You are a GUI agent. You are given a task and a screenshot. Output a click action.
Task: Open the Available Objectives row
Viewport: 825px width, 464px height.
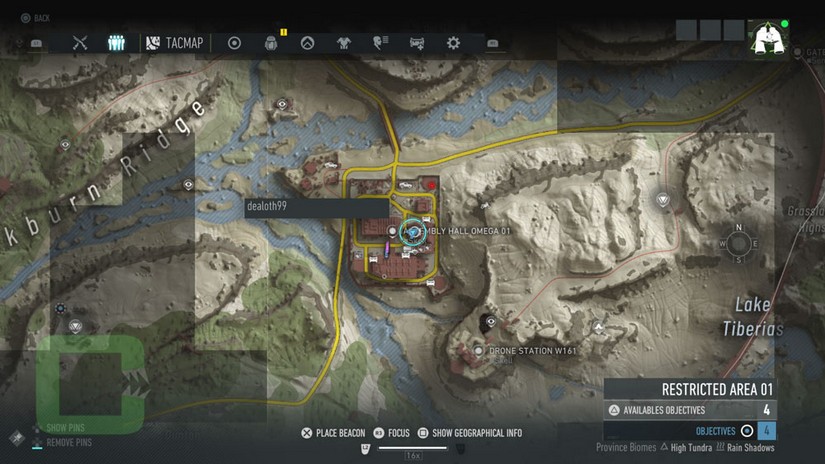[x=689, y=410]
